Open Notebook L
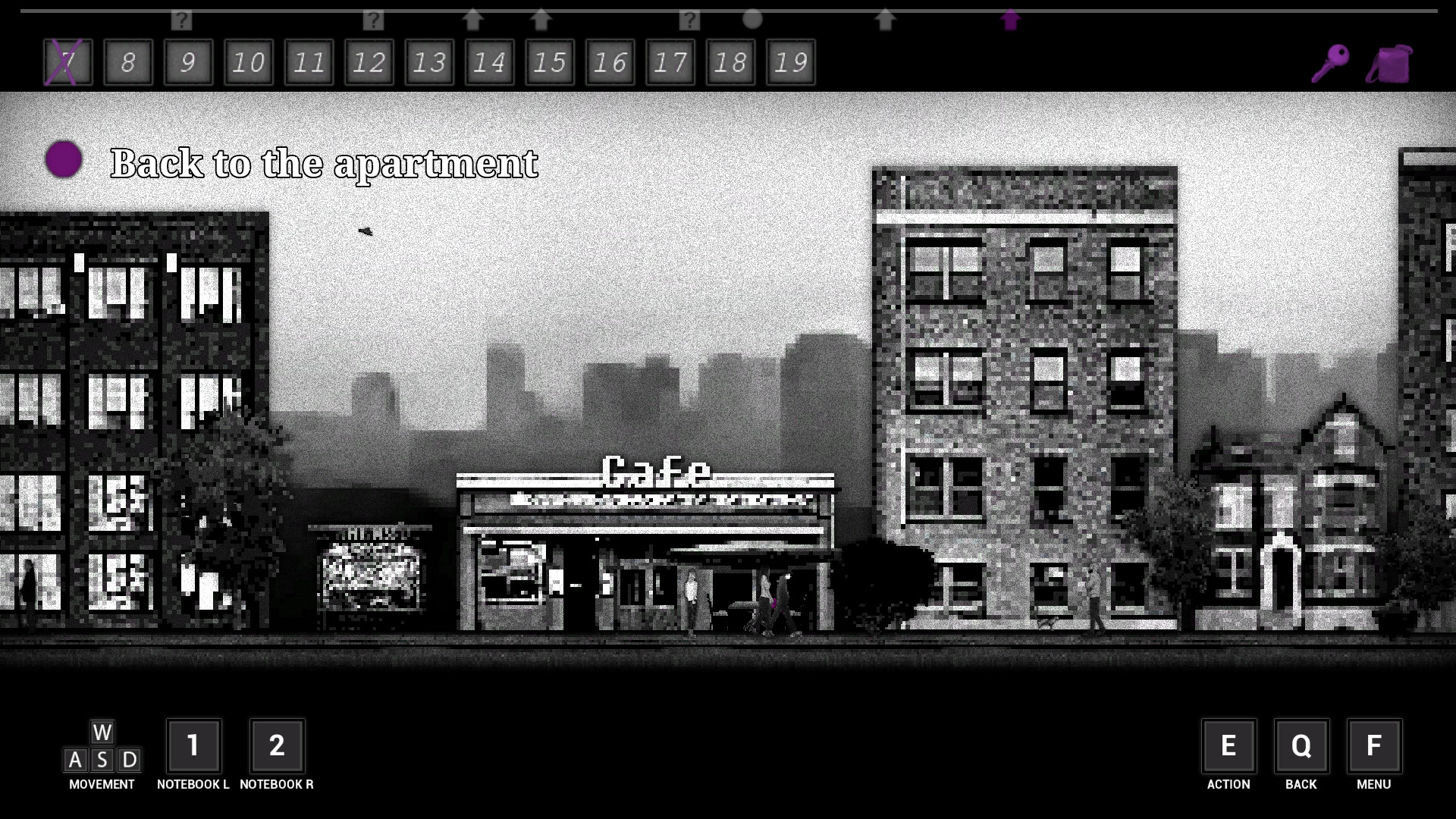The height and width of the screenshot is (819, 1456). pyautogui.click(x=194, y=746)
